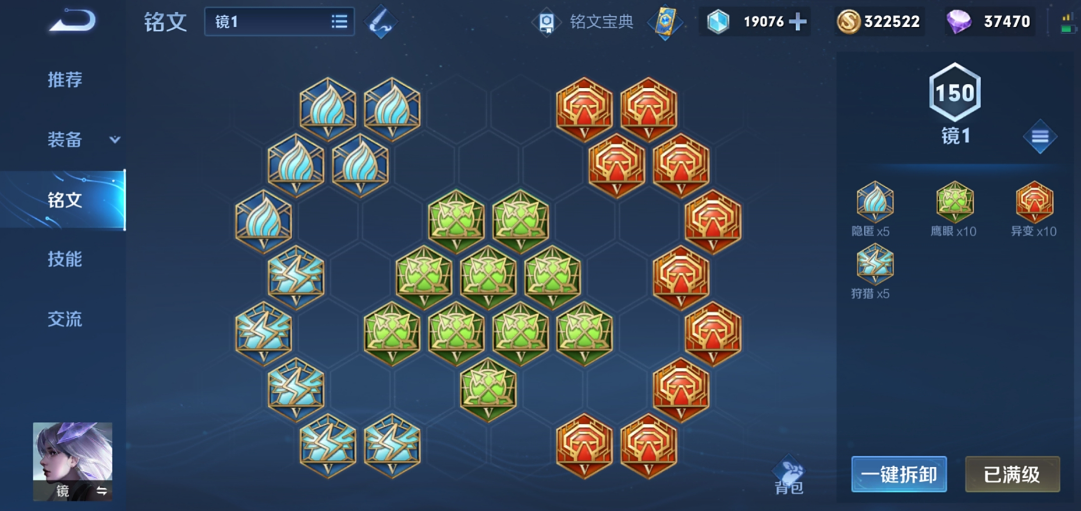Open the 镜1 rune page dropdown
The image size is (1081, 511).
point(280,21)
